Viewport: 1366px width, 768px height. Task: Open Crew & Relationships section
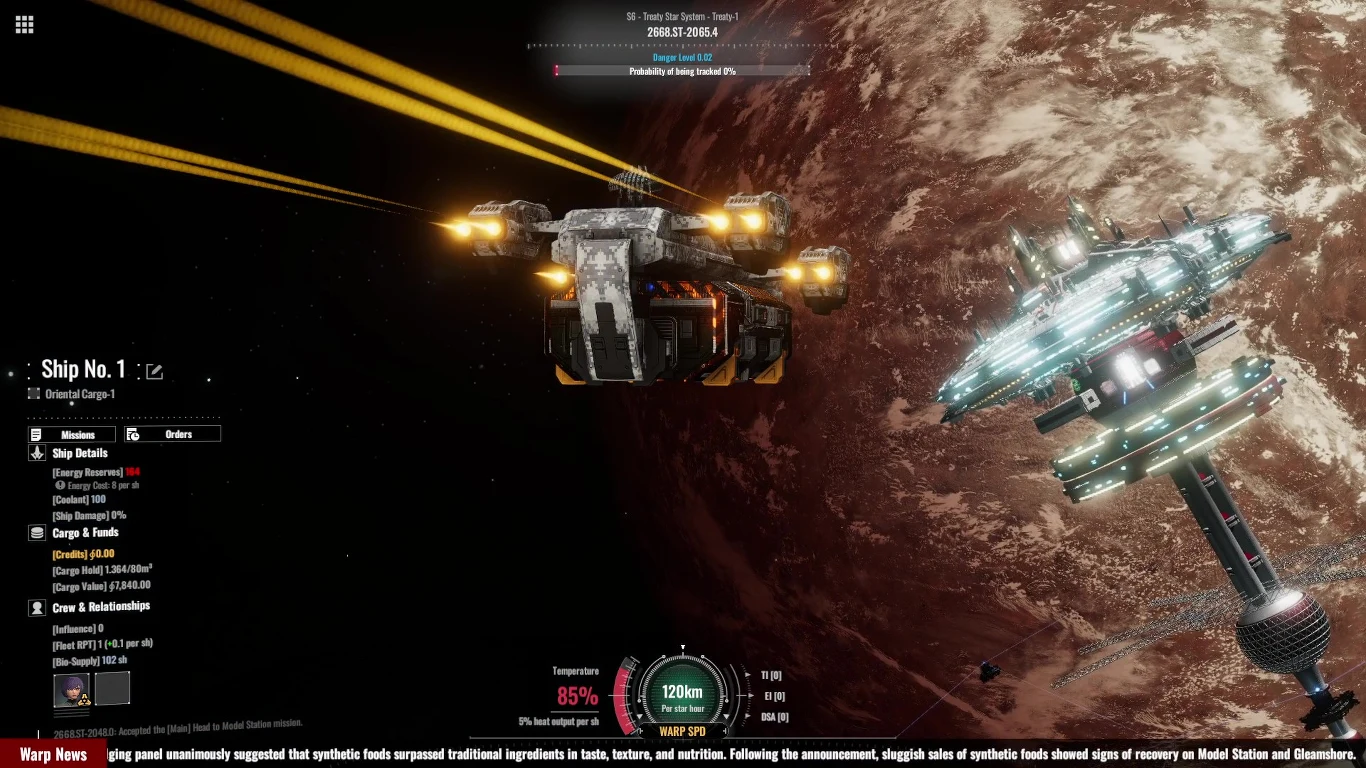(x=100, y=607)
